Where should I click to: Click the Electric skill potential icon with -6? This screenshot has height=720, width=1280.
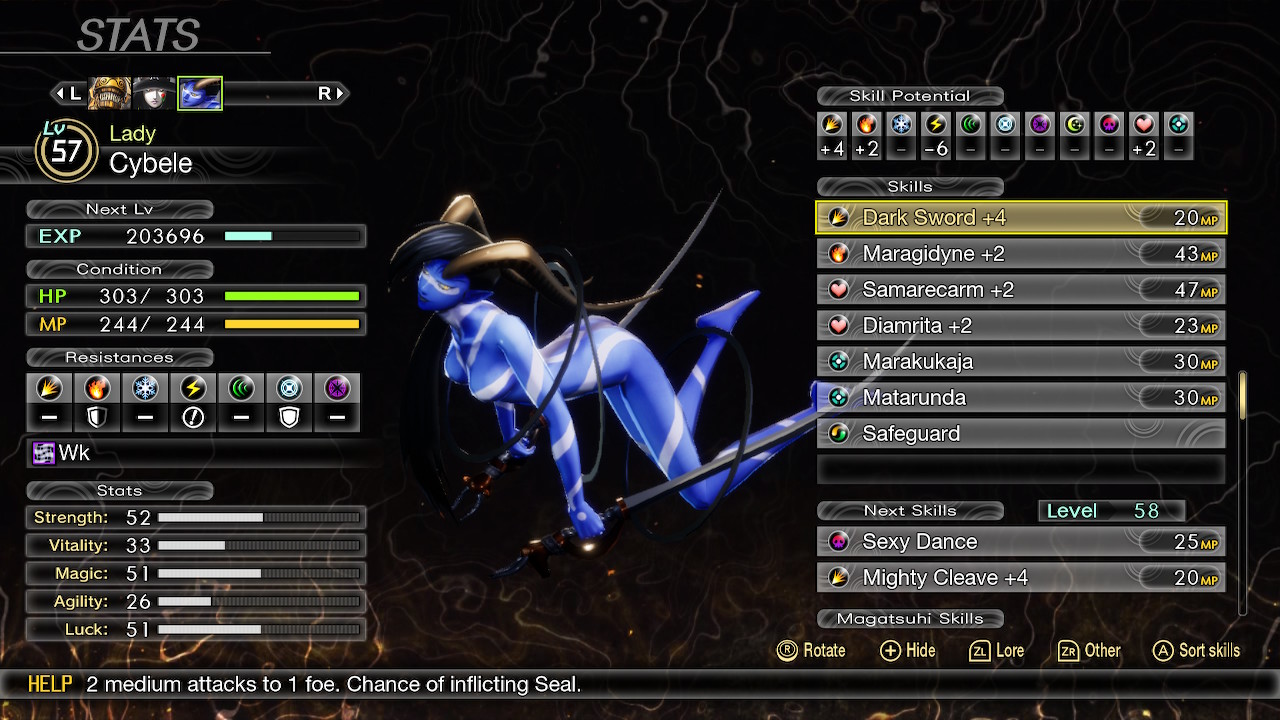[935, 126]
